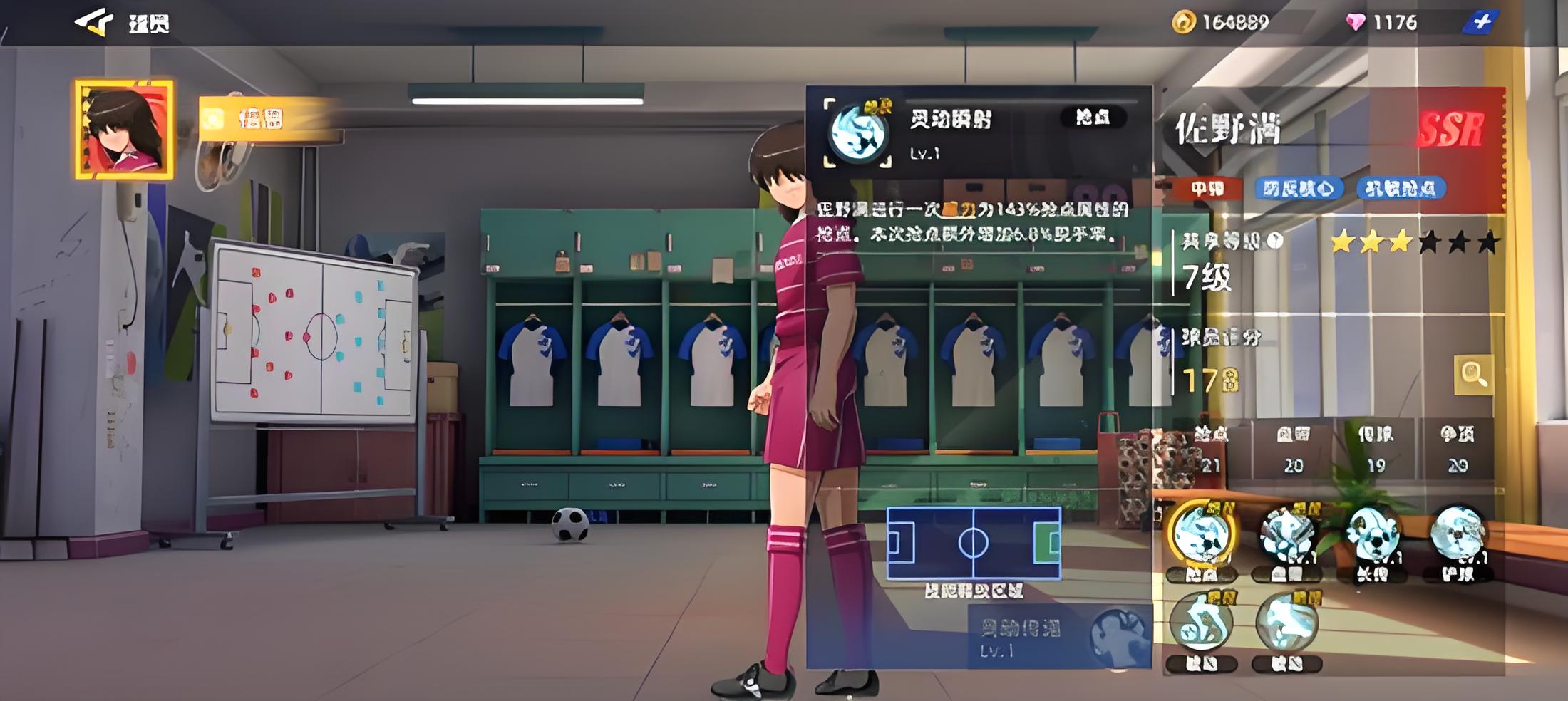The height and width of the screenshot is (701, 1568).
Task: Choose the first skill in the bottom row
Action: (1202, 625)
